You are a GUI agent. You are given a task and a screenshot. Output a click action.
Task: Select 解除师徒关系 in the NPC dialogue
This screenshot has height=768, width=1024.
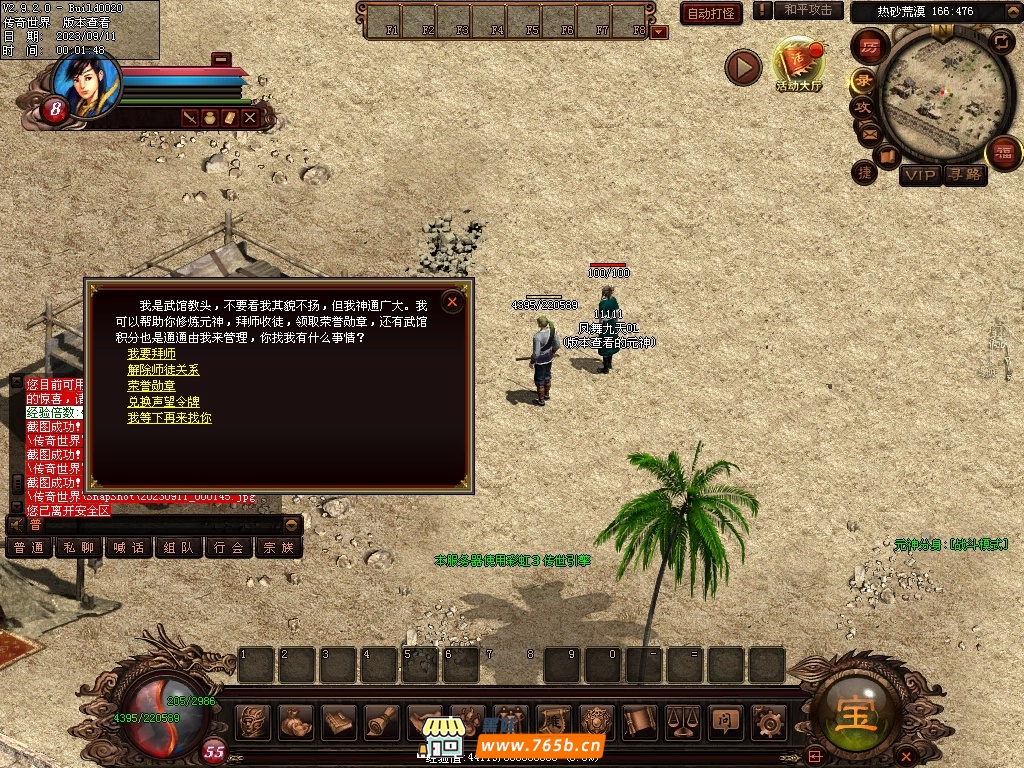163,370
